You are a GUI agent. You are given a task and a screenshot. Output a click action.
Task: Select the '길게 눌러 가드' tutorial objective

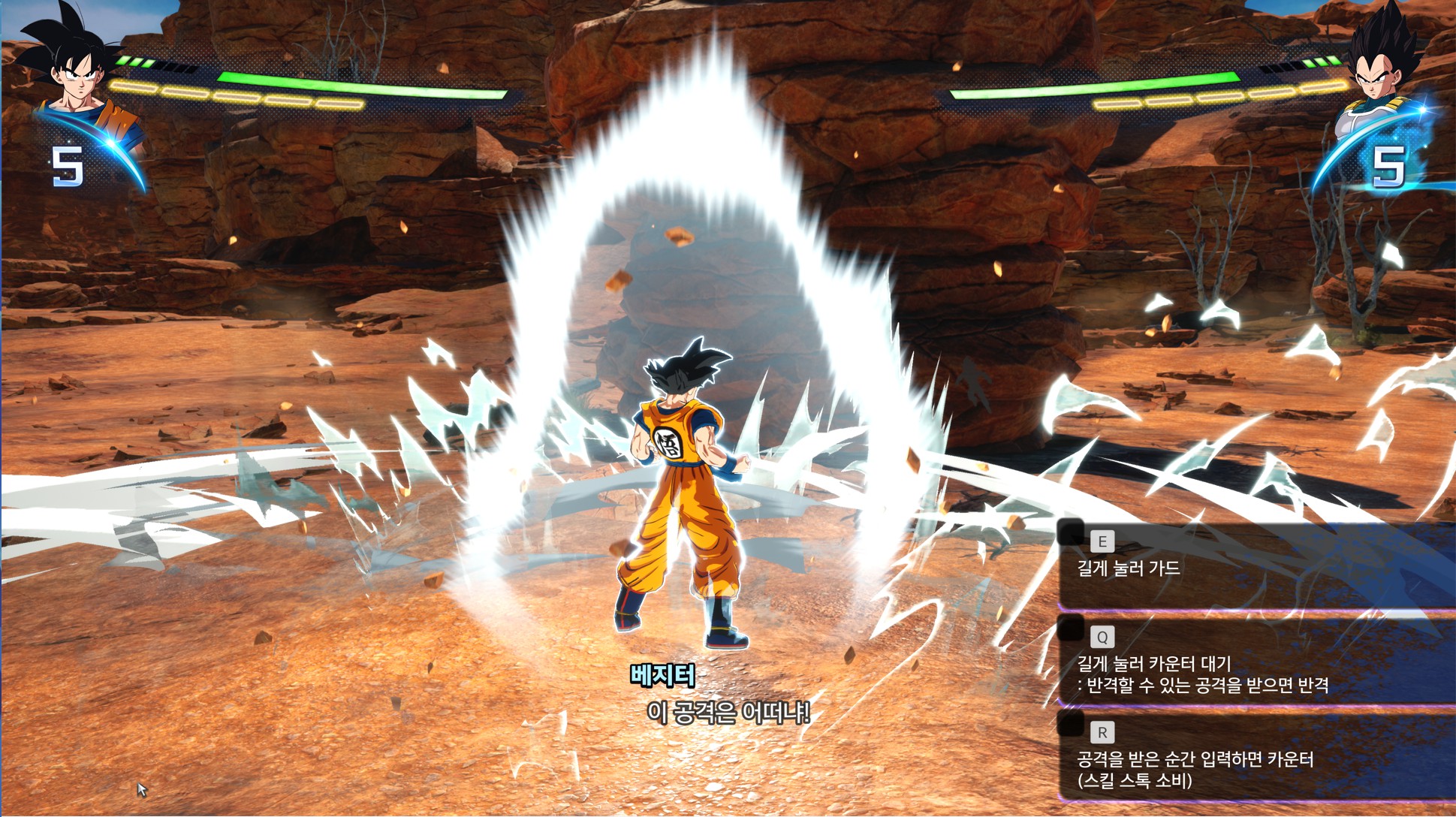point(1129,568)
